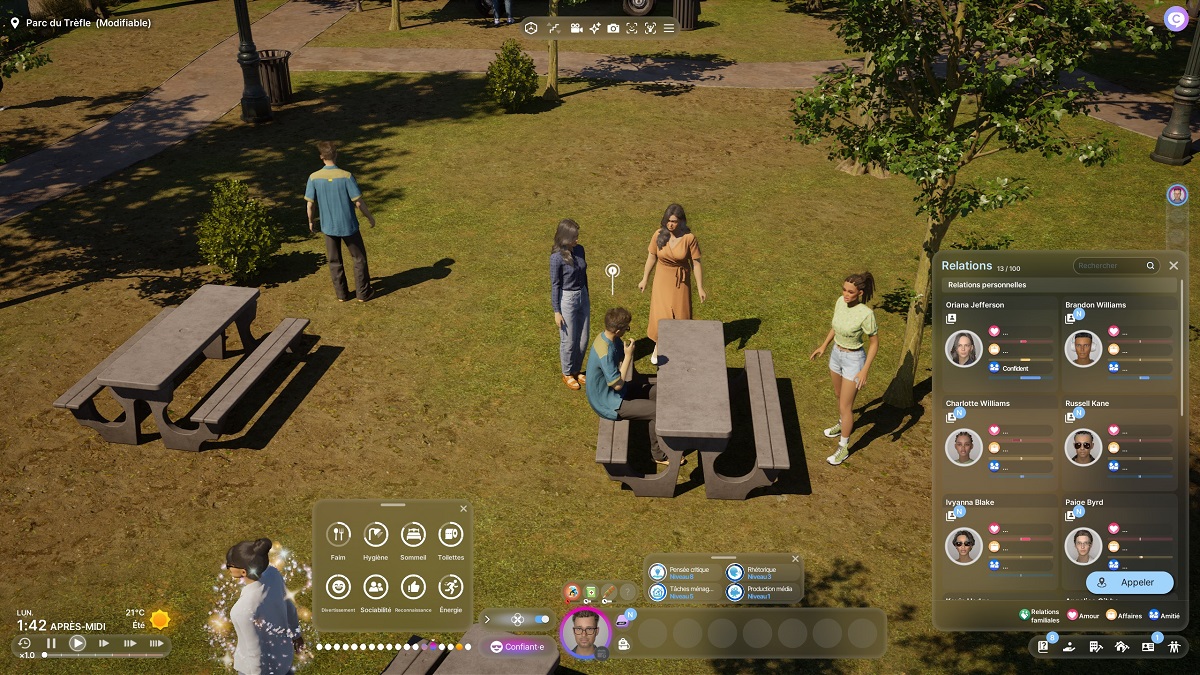Click the Confiant·e mood status
The width and height of the screenshot is (1200, 675).
(x=518, y=647)
